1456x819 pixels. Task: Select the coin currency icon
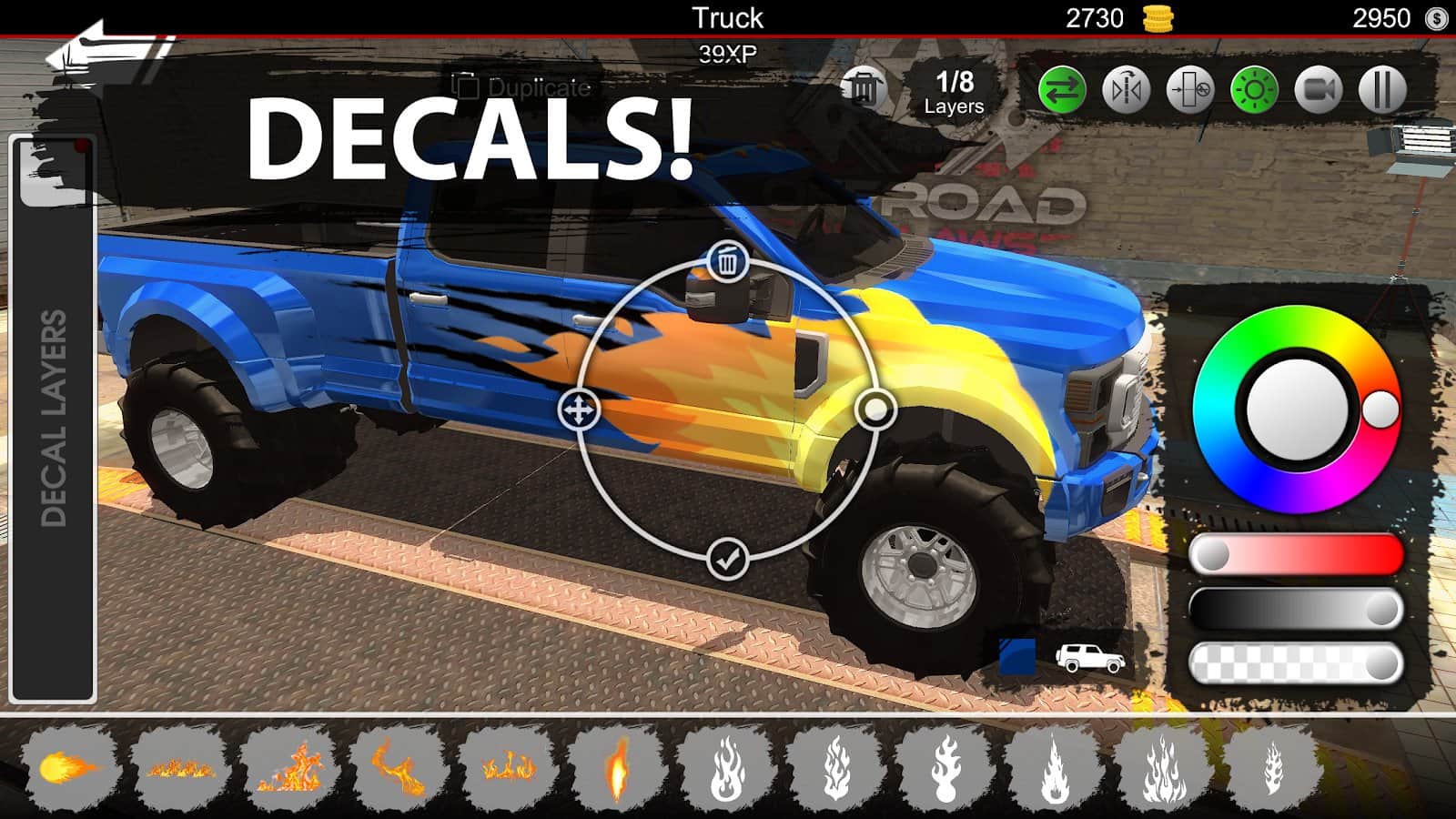(1158, 18)
